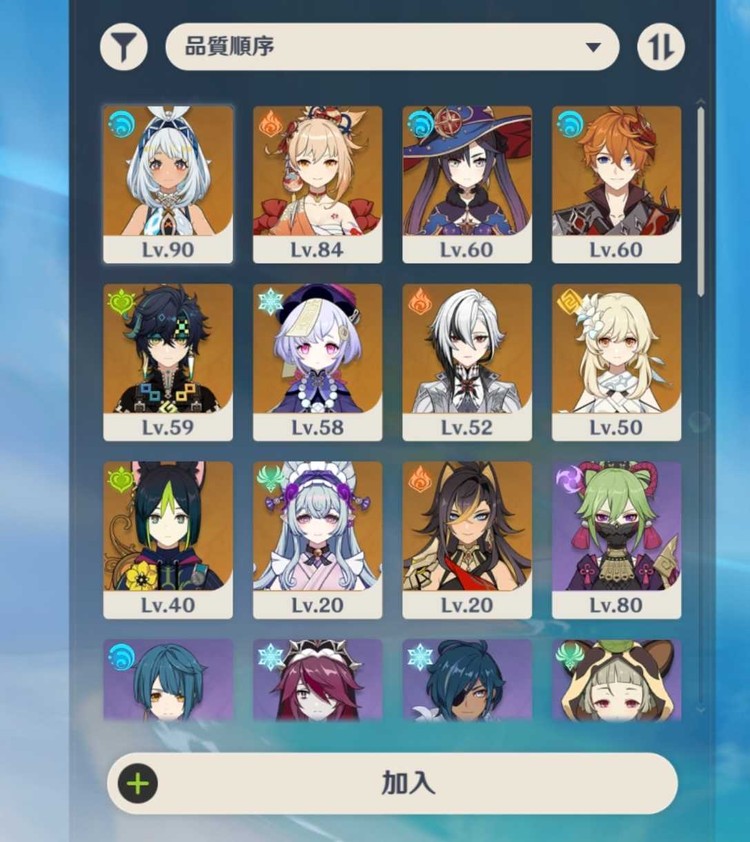Select the Lv.90 white-haired Hydro character

tap(168, 183)
